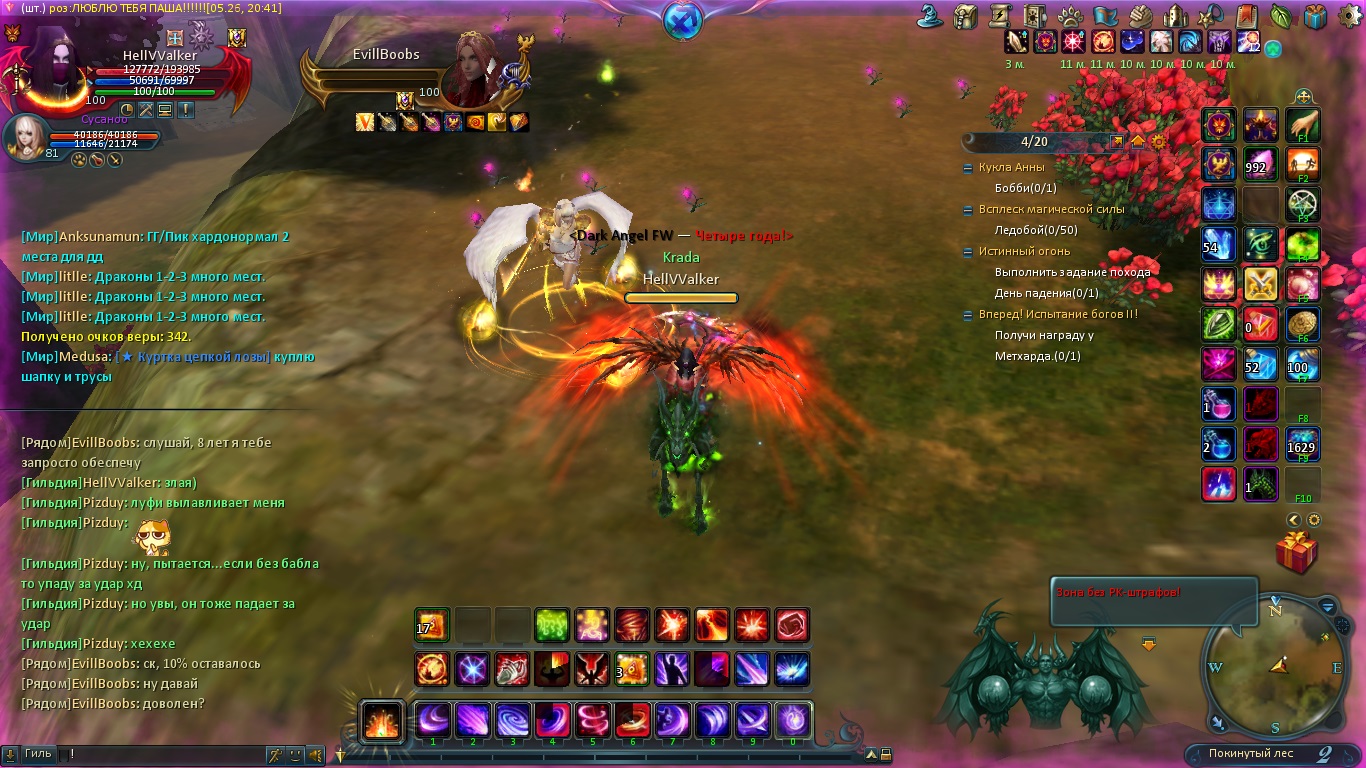This screenshot has height=768, width=1366.
Task: Activate the green rune skill in top hotbar
Action: [552, 626]
